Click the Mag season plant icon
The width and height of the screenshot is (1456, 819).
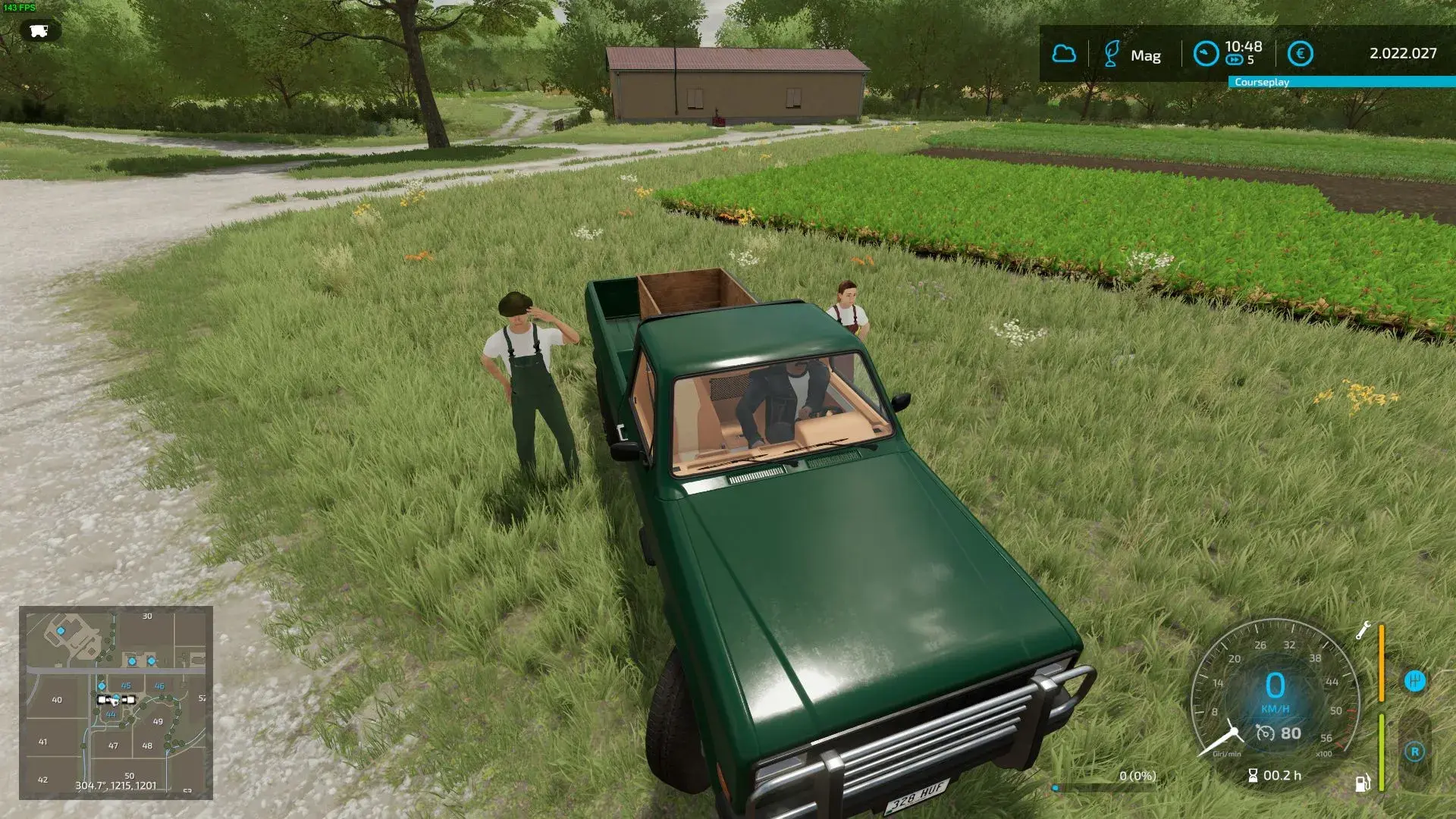[1112, 54]
